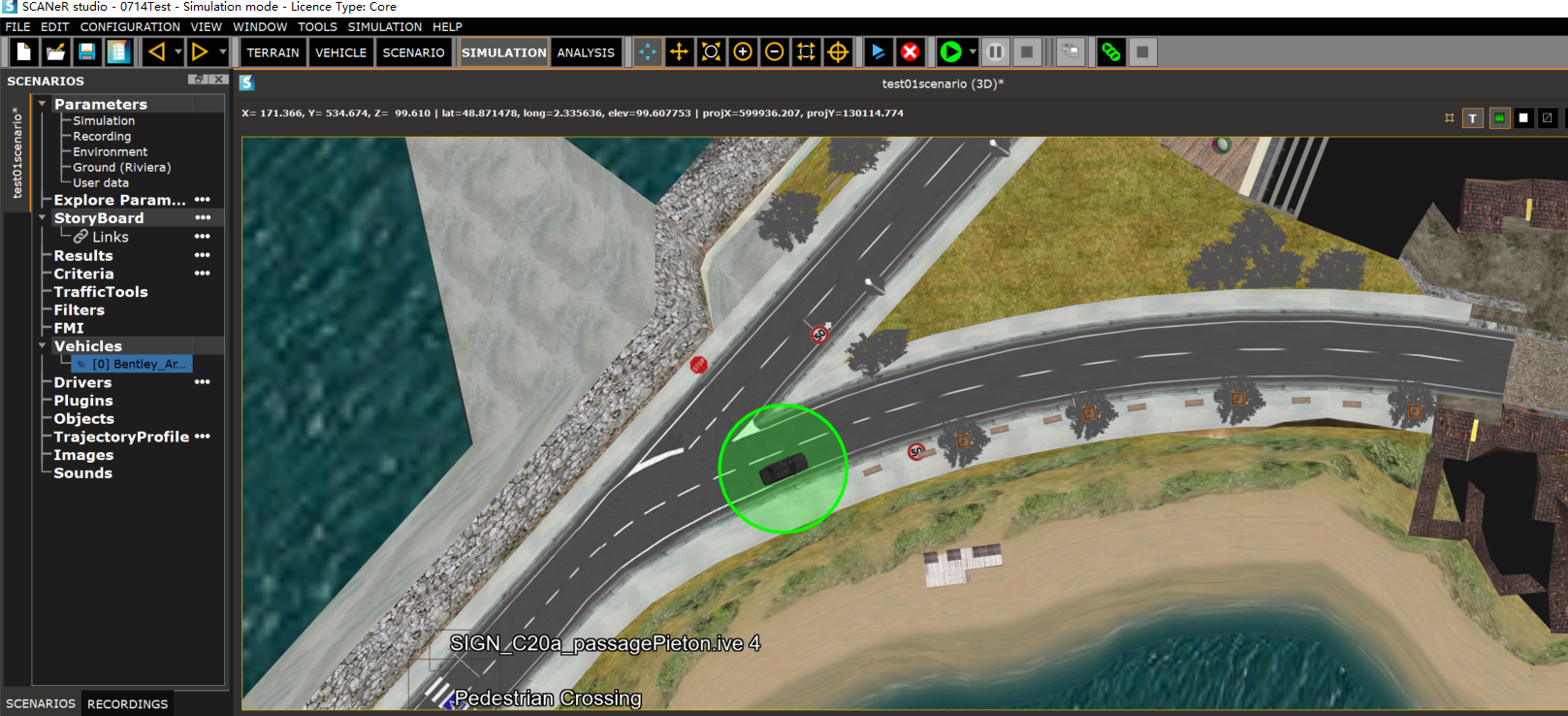Open the FILE menu

tap(17, 27)
